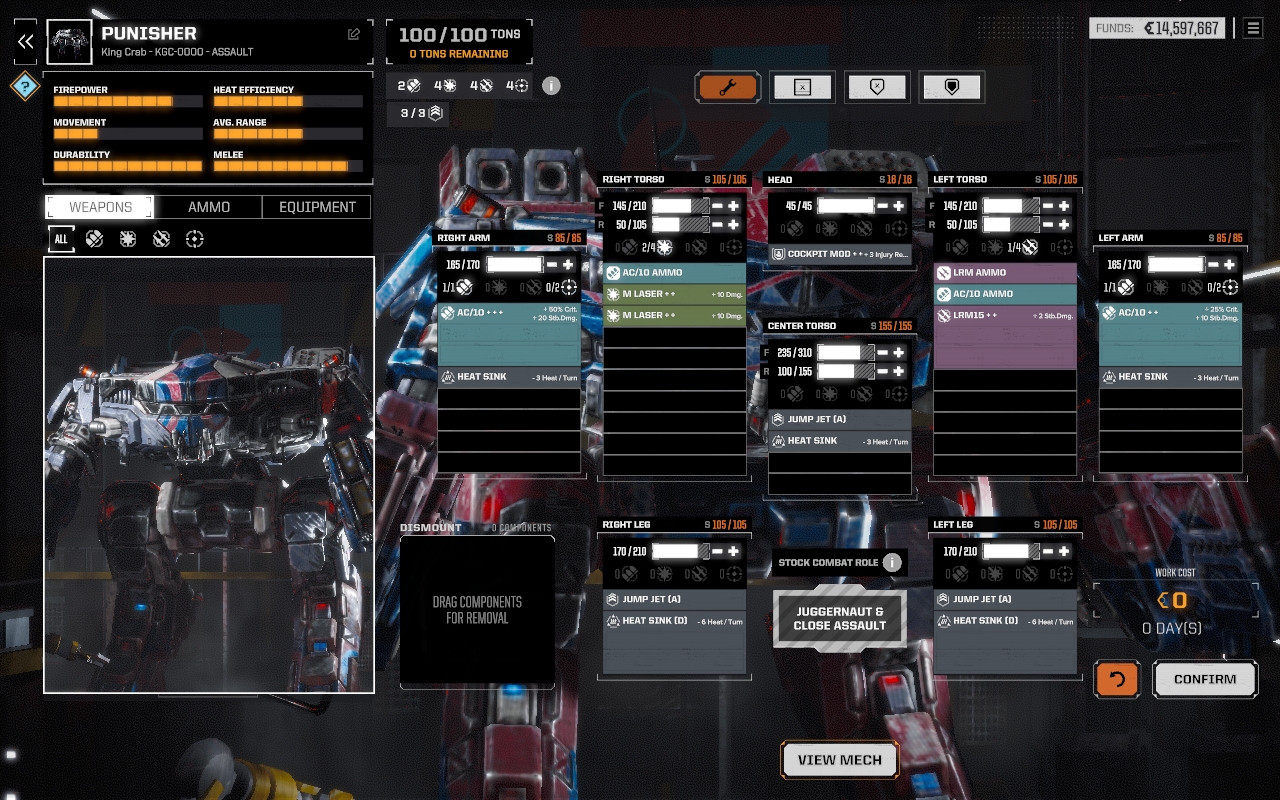1280x800 pixels.
Task: Select the Jump Jet in left leg
Action: [1005, 599]
